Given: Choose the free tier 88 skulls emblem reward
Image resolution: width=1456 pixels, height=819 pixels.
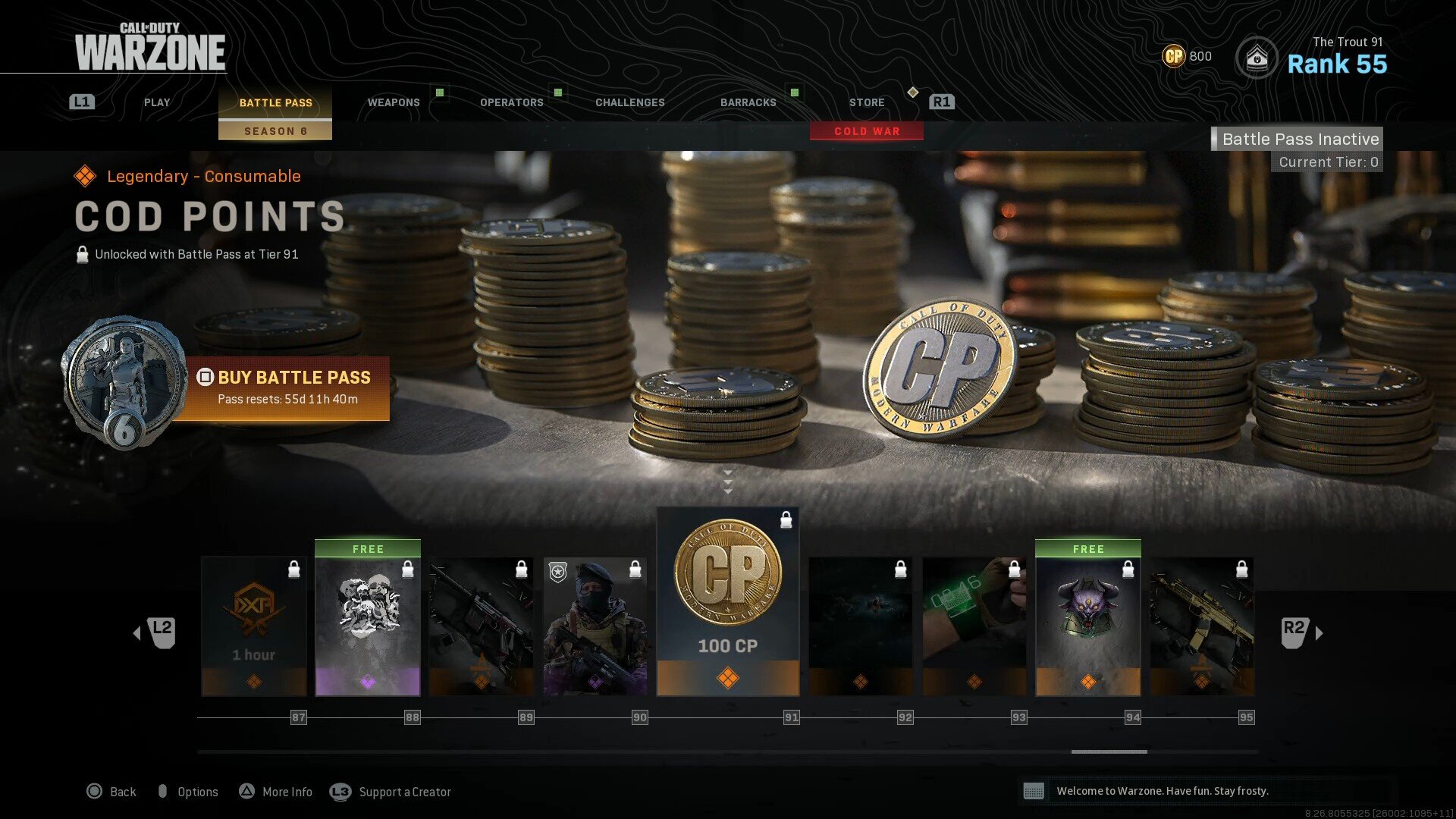Looking at the screenshot, I should (x=368, y=619).
